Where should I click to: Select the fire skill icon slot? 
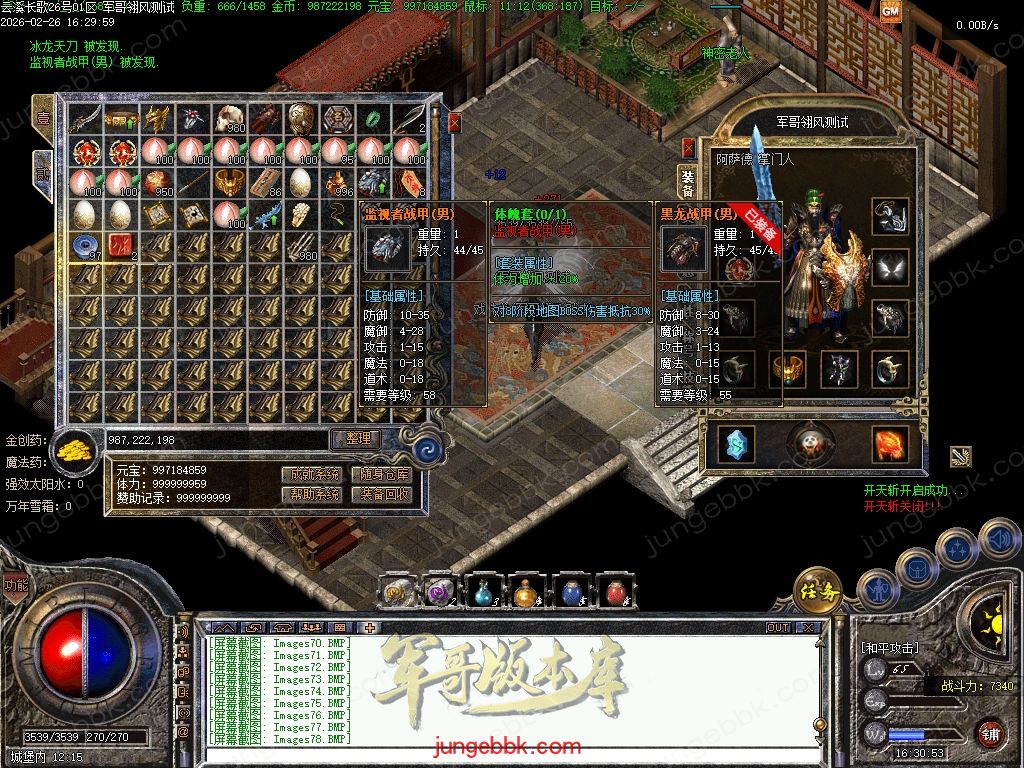click(x=889, y=445)
